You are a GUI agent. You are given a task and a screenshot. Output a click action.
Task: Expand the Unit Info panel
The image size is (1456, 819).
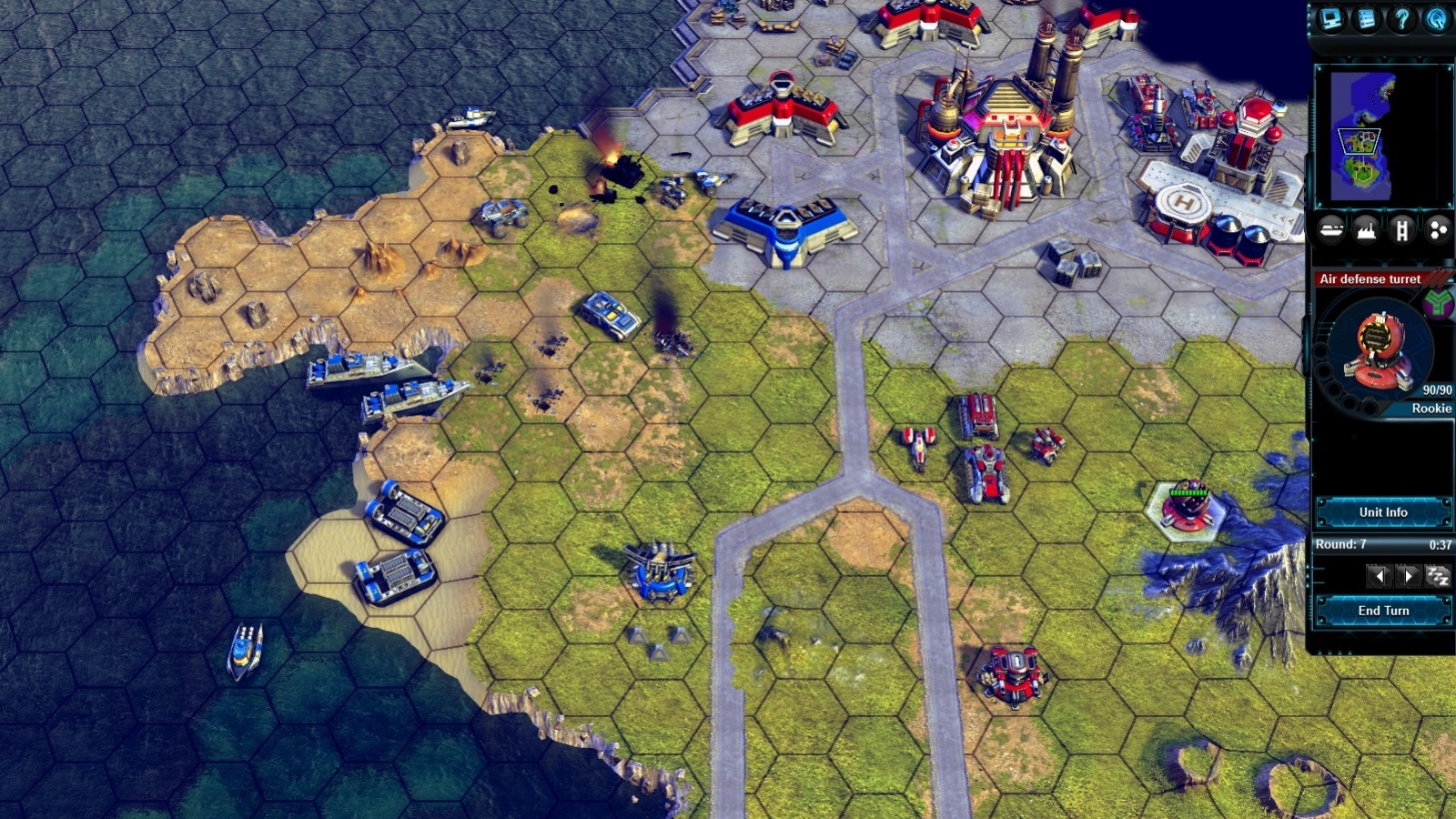point(1383,513)
